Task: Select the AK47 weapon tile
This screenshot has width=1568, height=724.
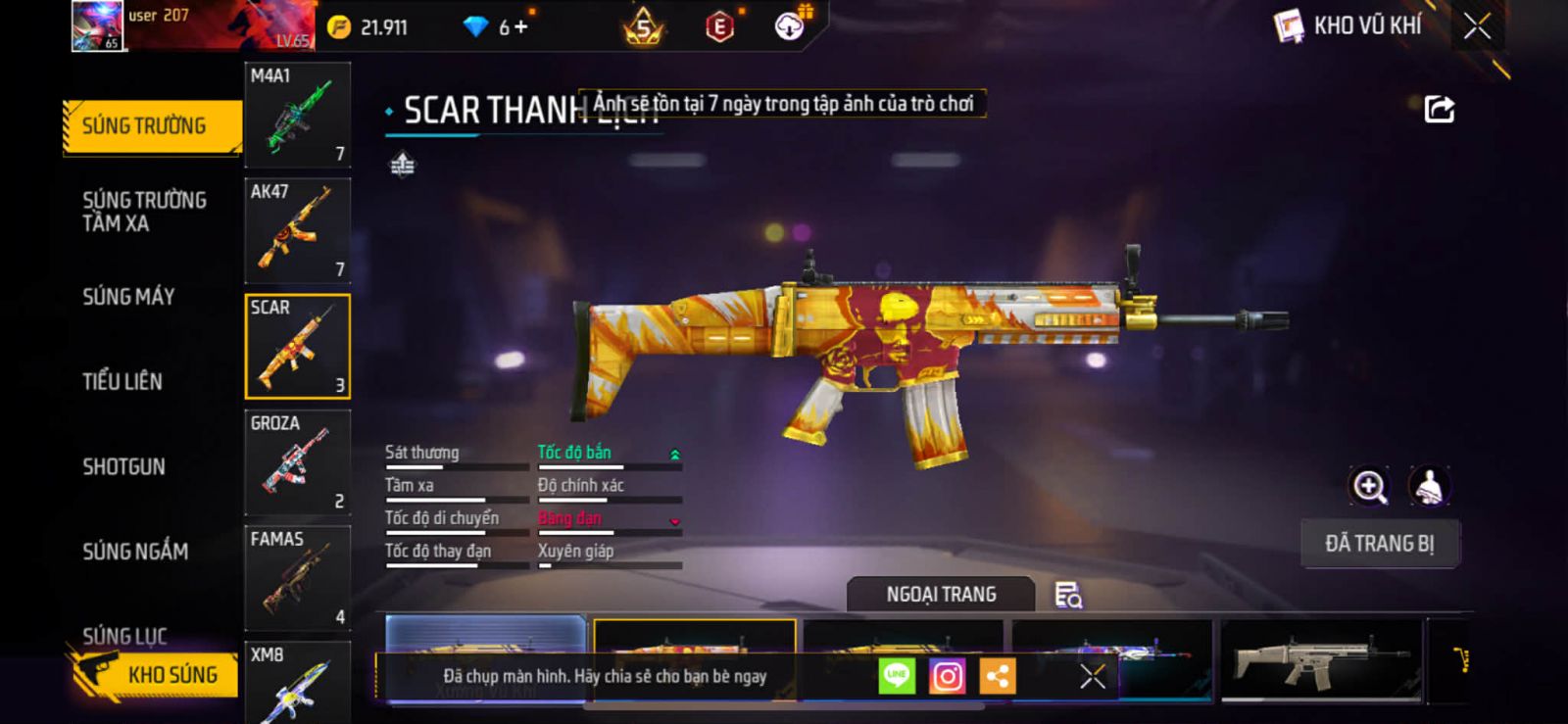Action: pos(297,231)
